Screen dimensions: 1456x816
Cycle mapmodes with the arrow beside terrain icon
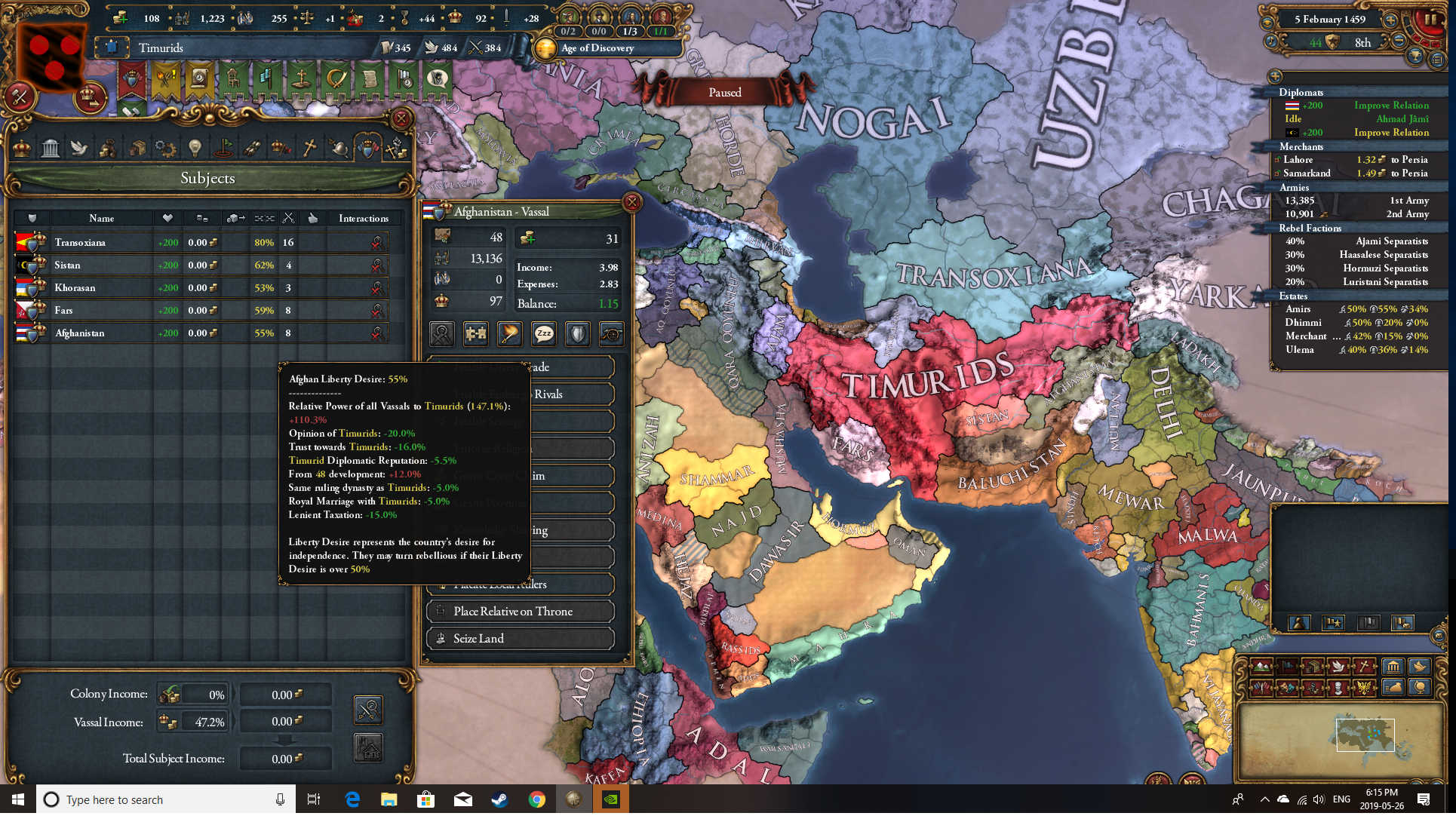pyautogui.click(x=1272, y=667)
